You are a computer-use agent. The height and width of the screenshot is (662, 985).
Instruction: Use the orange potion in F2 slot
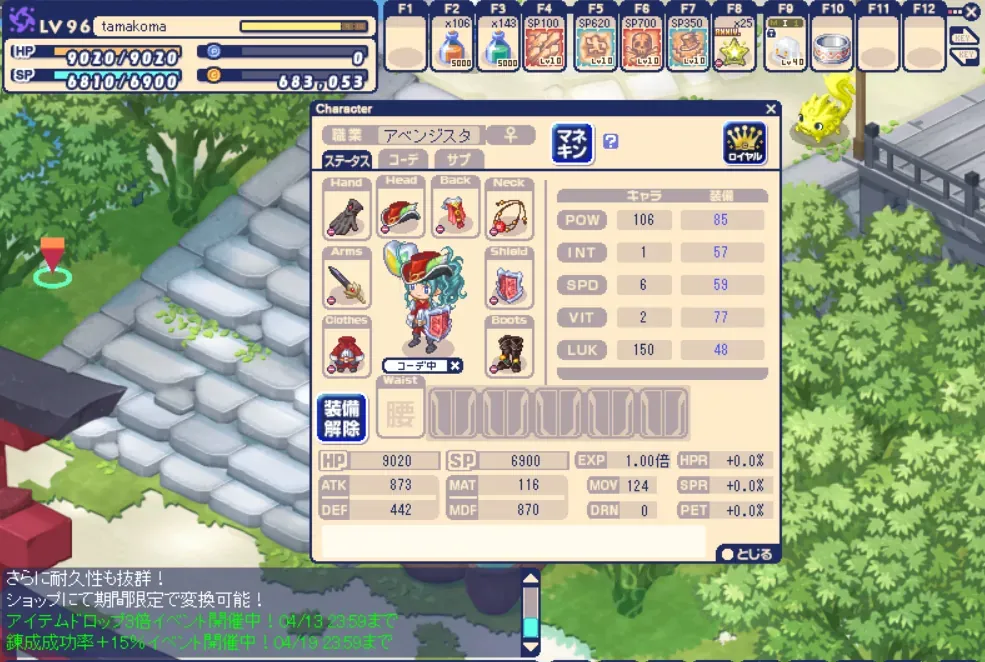coord(452,43)
